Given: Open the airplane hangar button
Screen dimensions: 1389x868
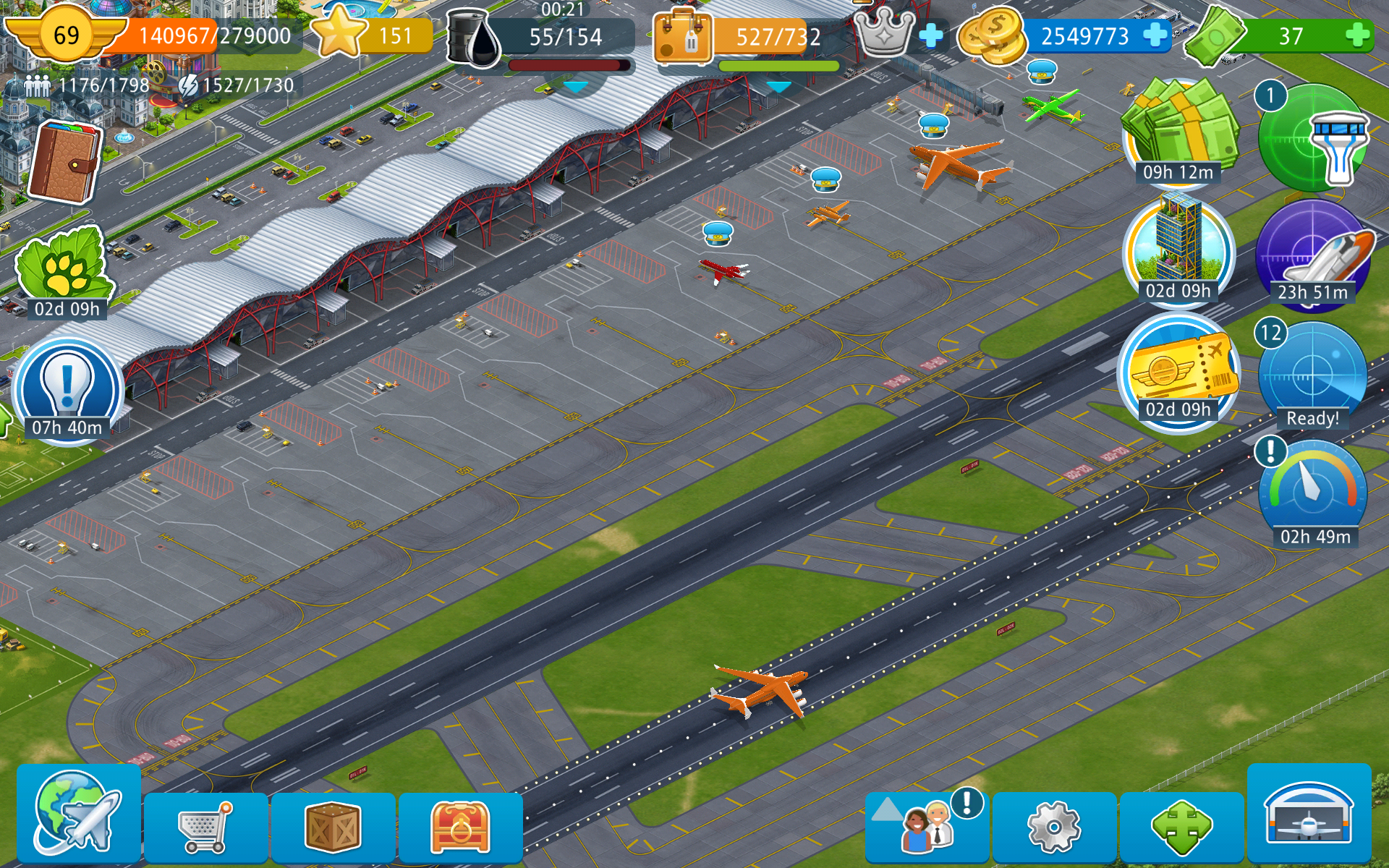Looking at the screenshot, I should click(x=1309, y=814).
